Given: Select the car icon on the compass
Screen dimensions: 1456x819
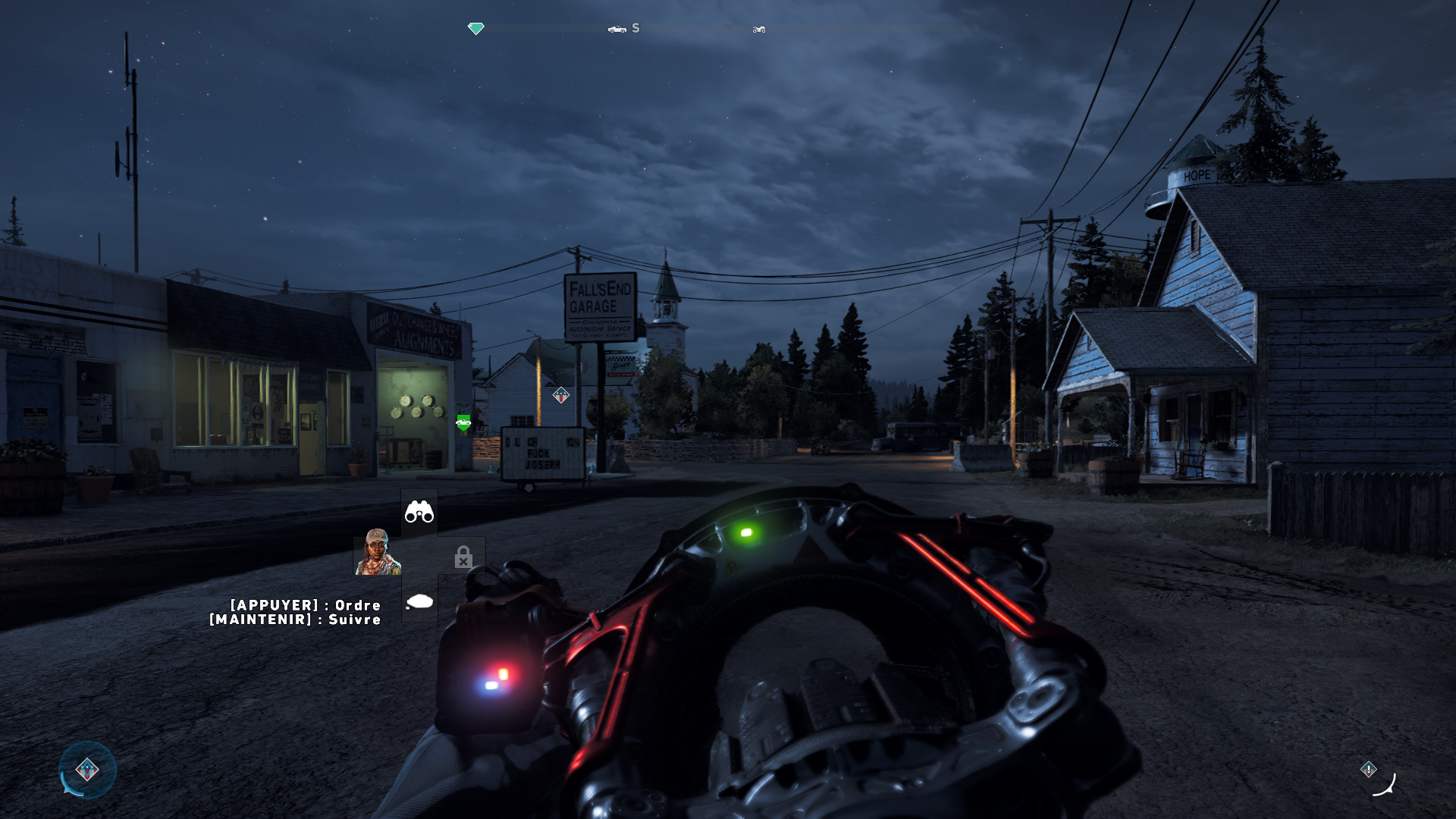Looking at the screenshot, I should coord(617,29).
